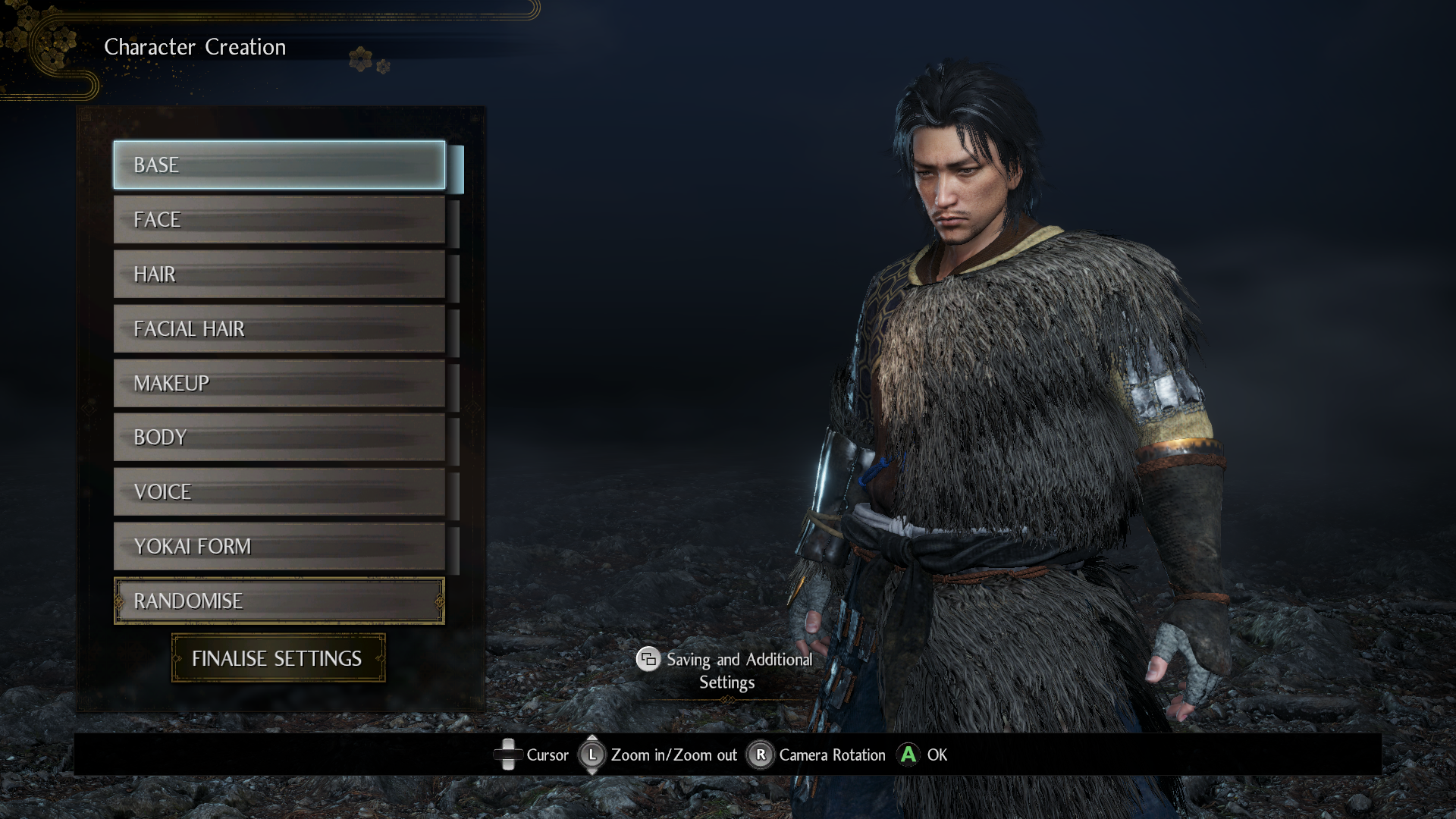1456x819 pixels.
Task: Open the BODY customization menu
Action: [x=279, y=438]
